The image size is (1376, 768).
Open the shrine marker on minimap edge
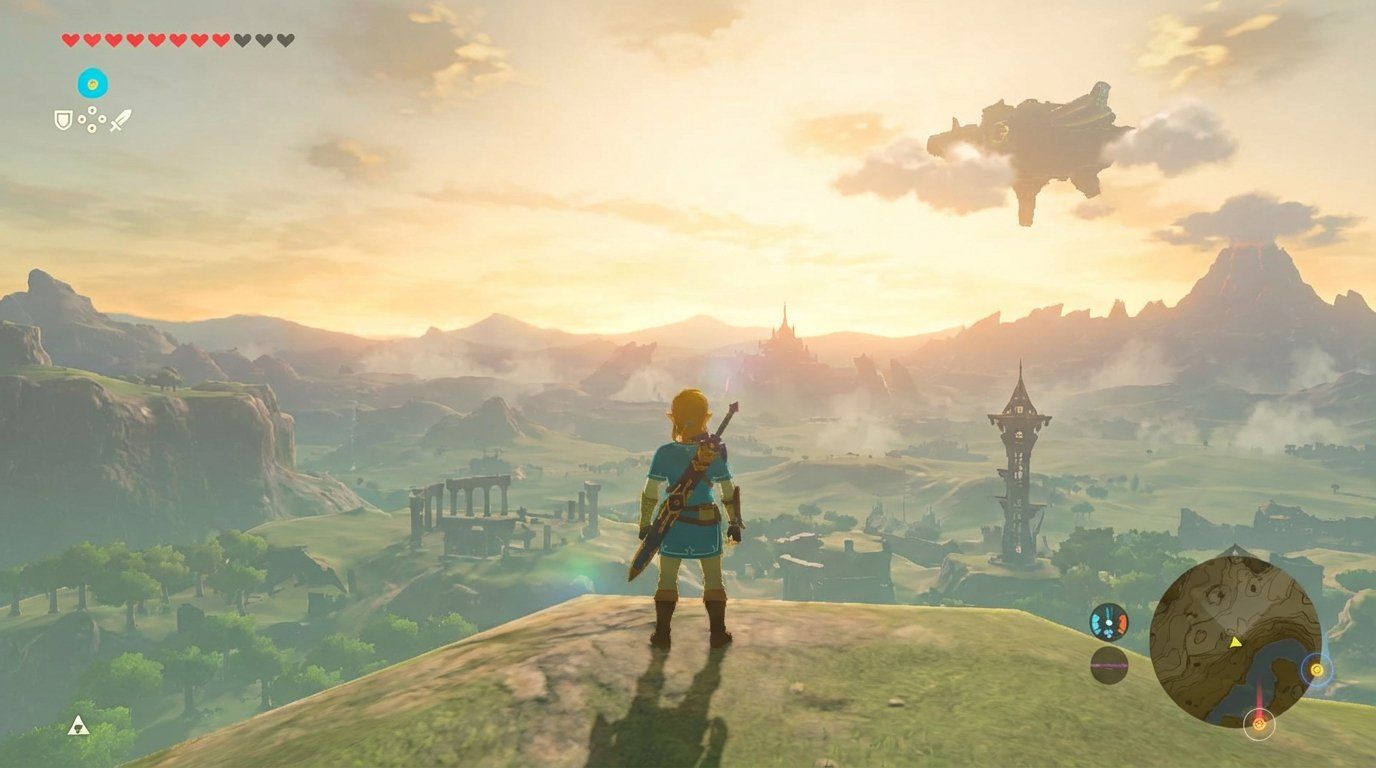(x=1318, y=670)
